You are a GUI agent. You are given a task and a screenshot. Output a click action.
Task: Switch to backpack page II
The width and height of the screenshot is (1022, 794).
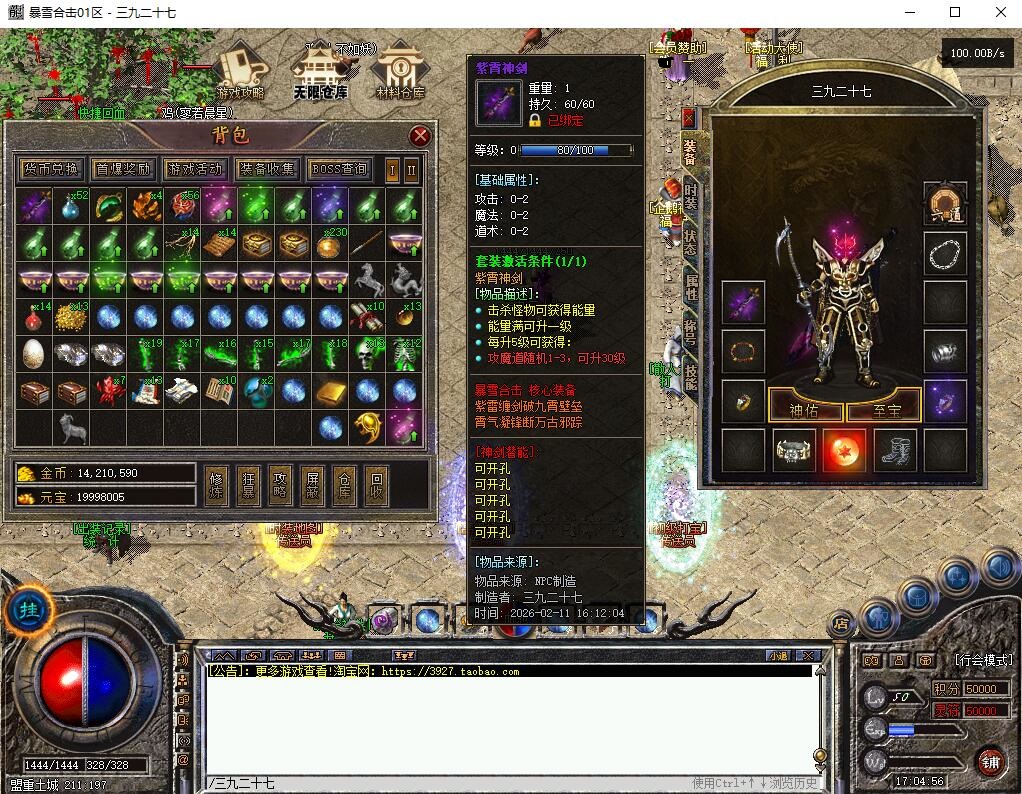[411, 169]
